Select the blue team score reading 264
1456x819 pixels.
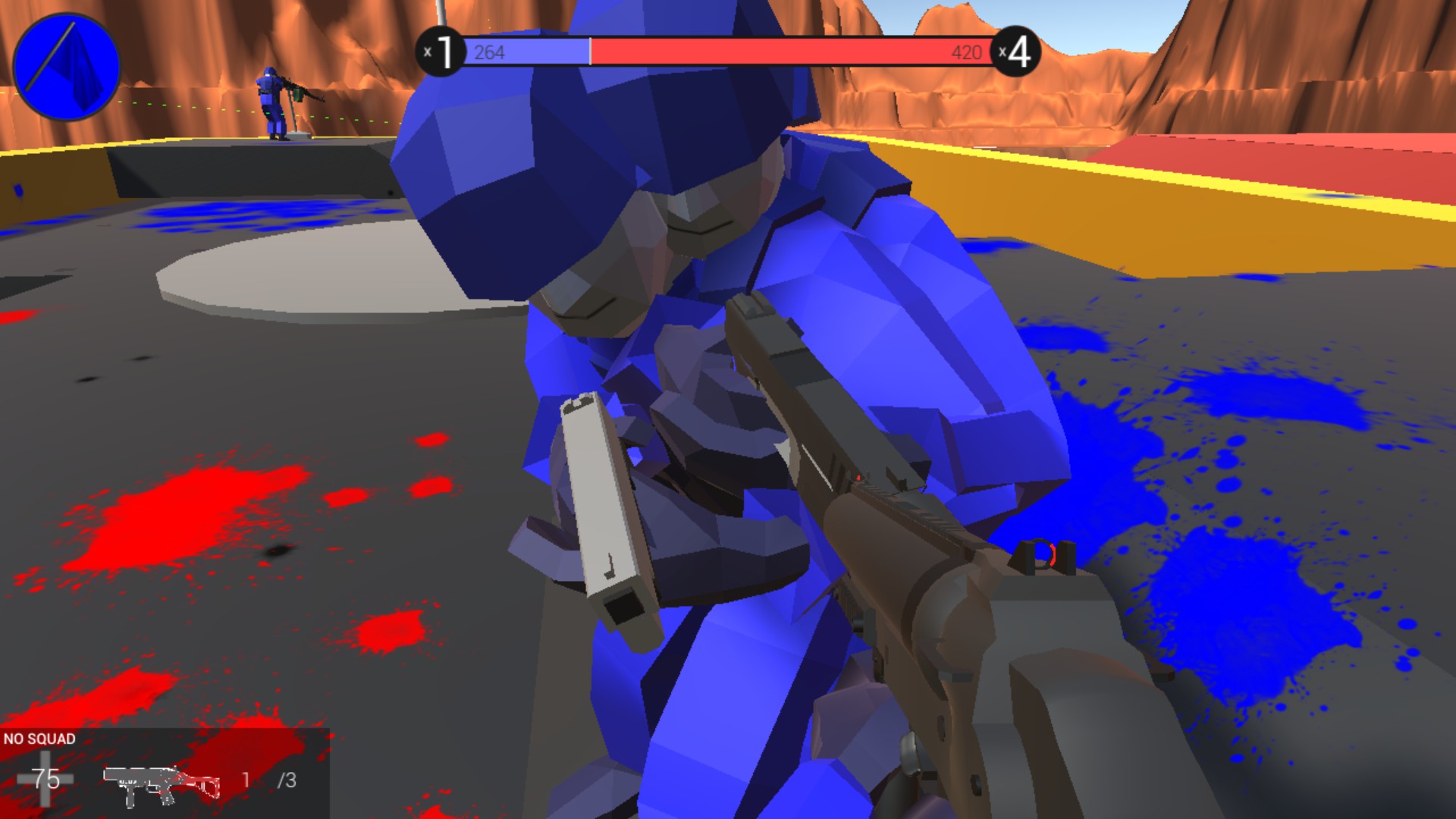tap(489, 52)
